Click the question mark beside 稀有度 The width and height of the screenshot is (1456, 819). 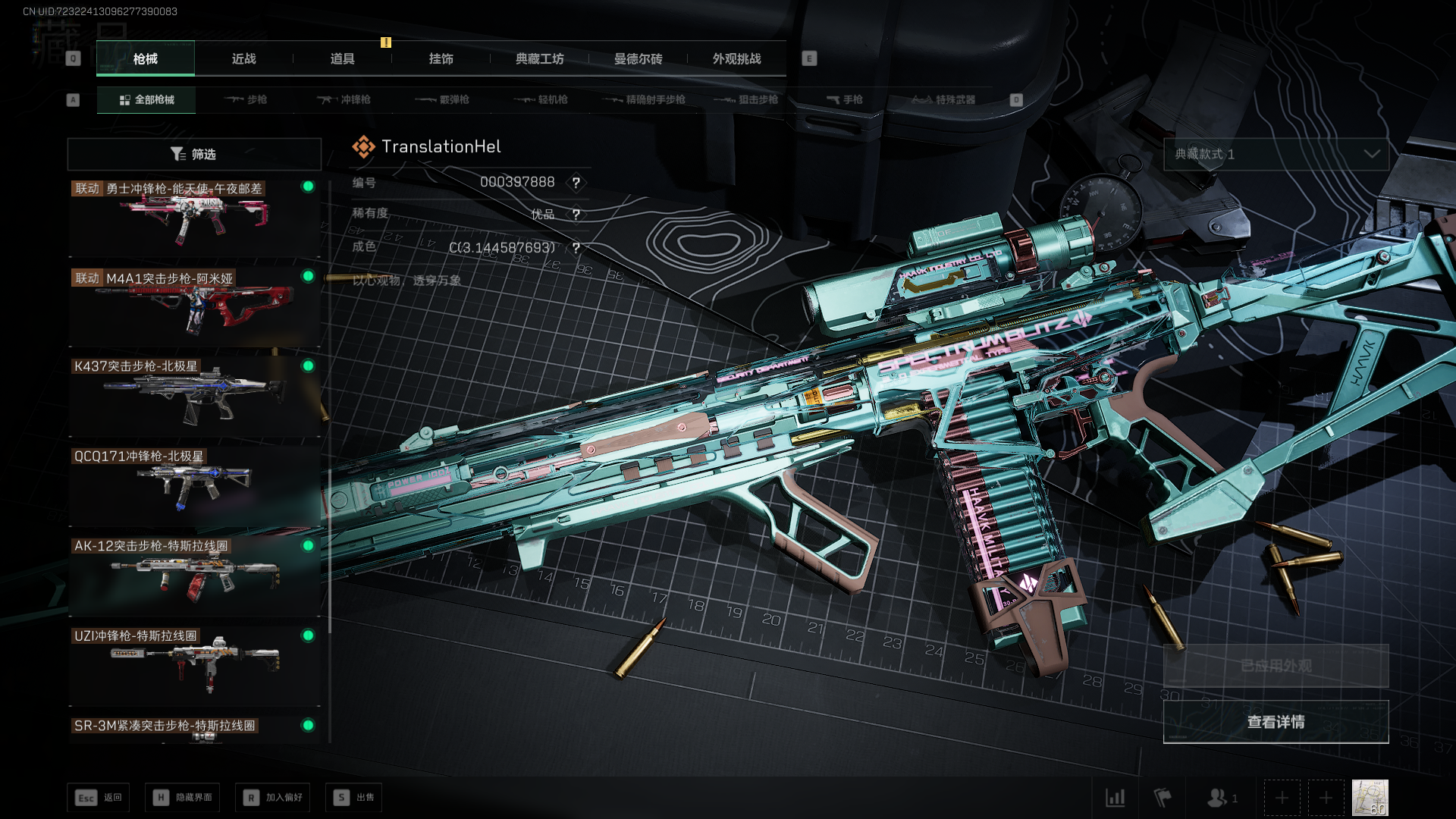576,215
